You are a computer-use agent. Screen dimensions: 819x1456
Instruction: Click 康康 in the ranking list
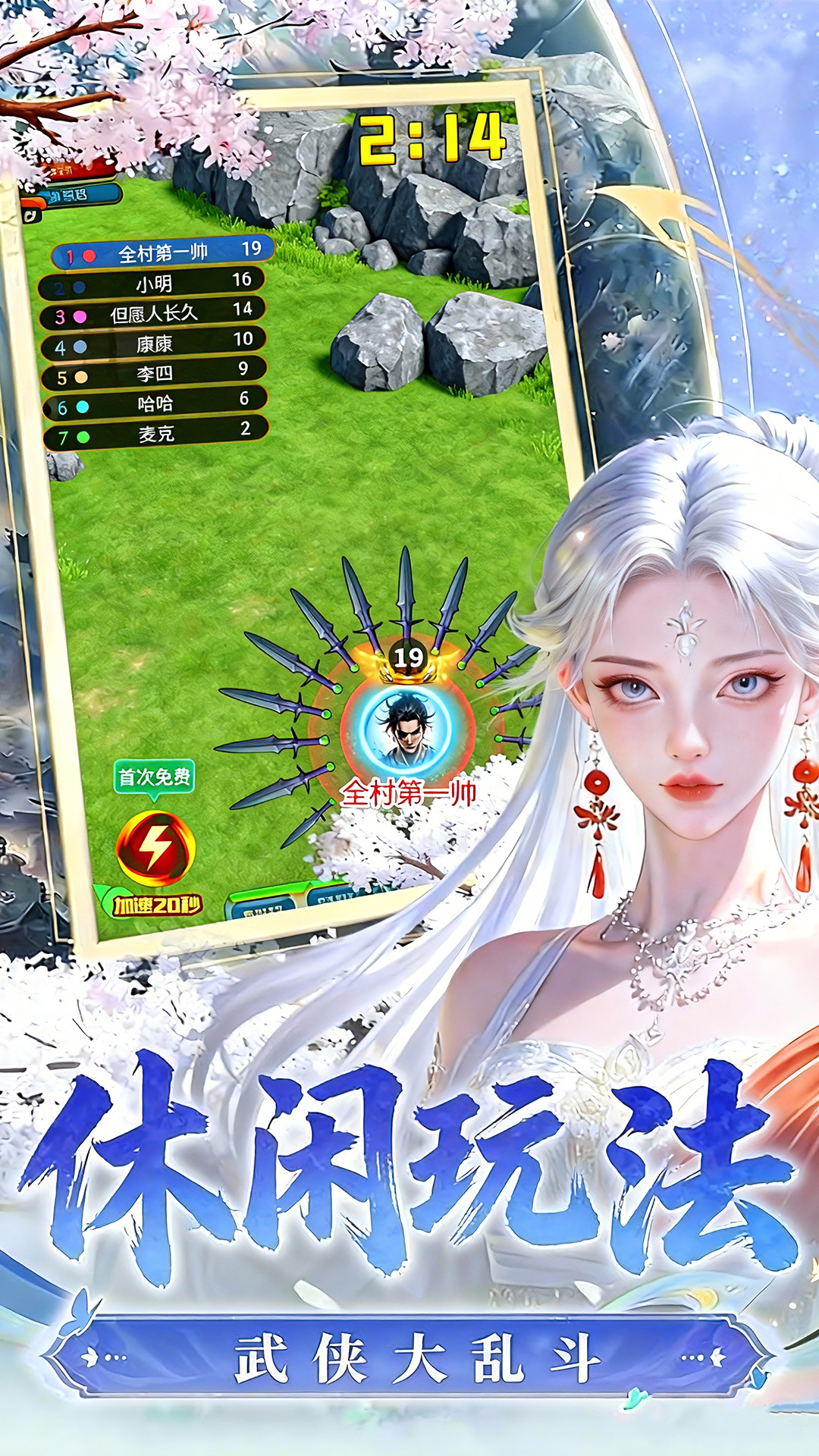point(154,343)
